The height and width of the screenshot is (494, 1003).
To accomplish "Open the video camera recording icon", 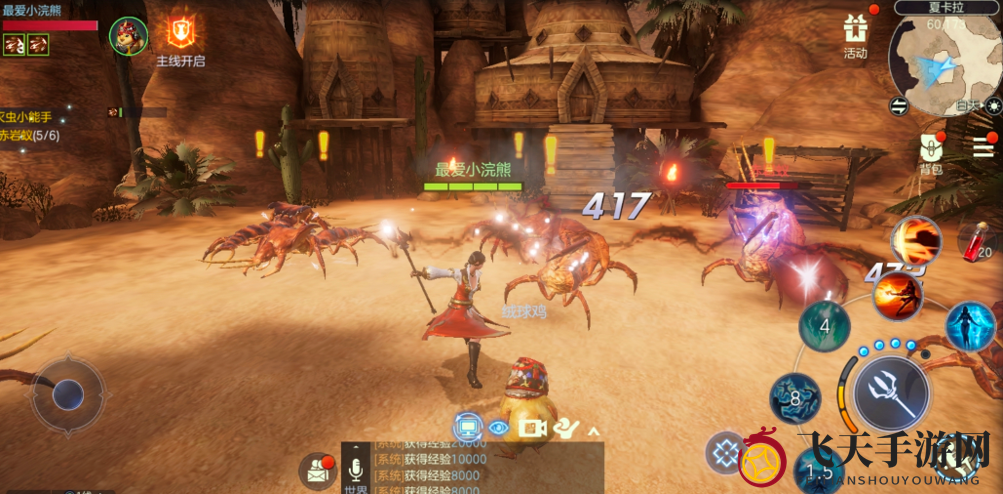I will [x=532, y=428].
